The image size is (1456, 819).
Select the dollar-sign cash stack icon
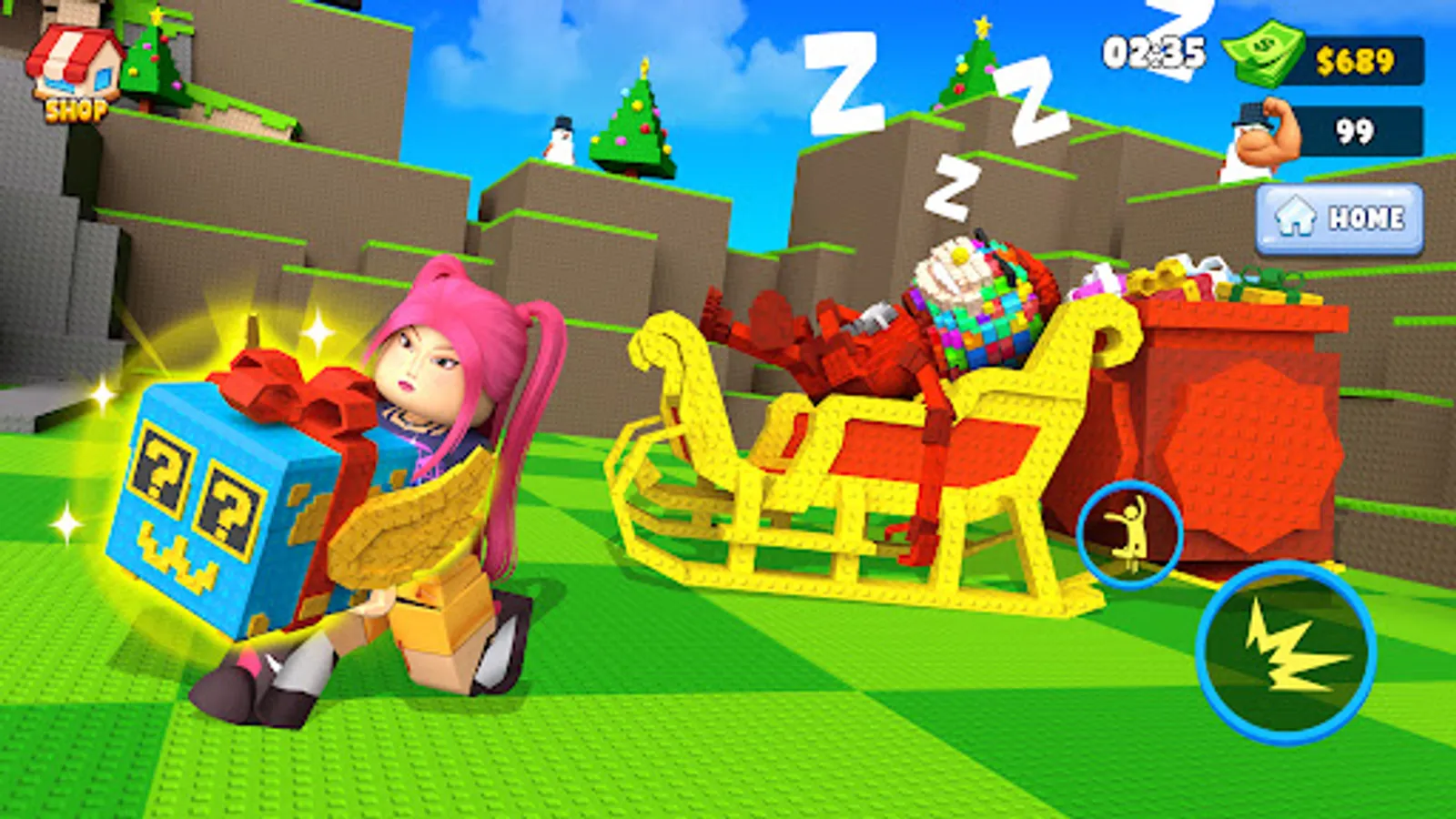tap(1265, 56)
